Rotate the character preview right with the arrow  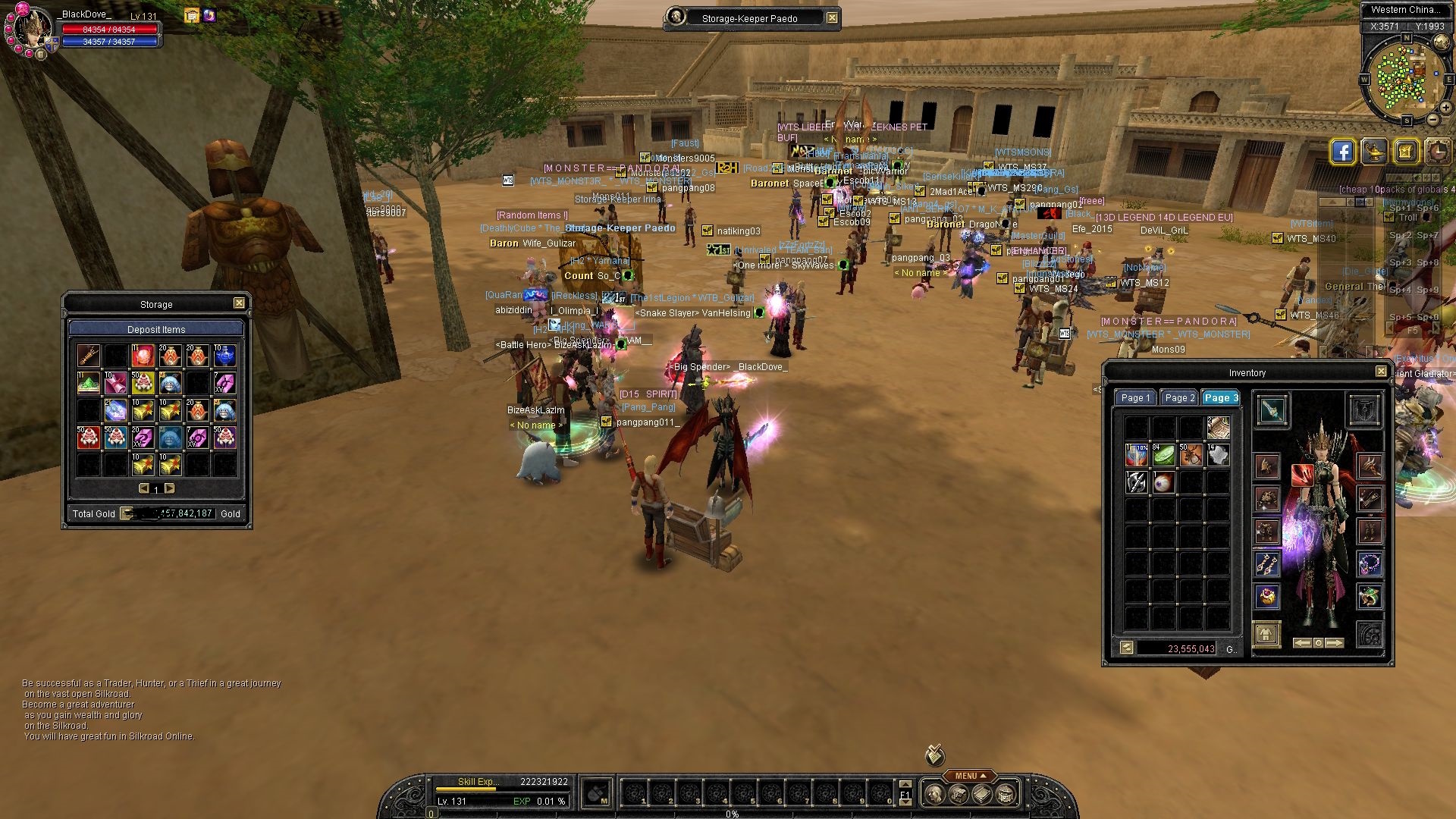coord(1335,643)
